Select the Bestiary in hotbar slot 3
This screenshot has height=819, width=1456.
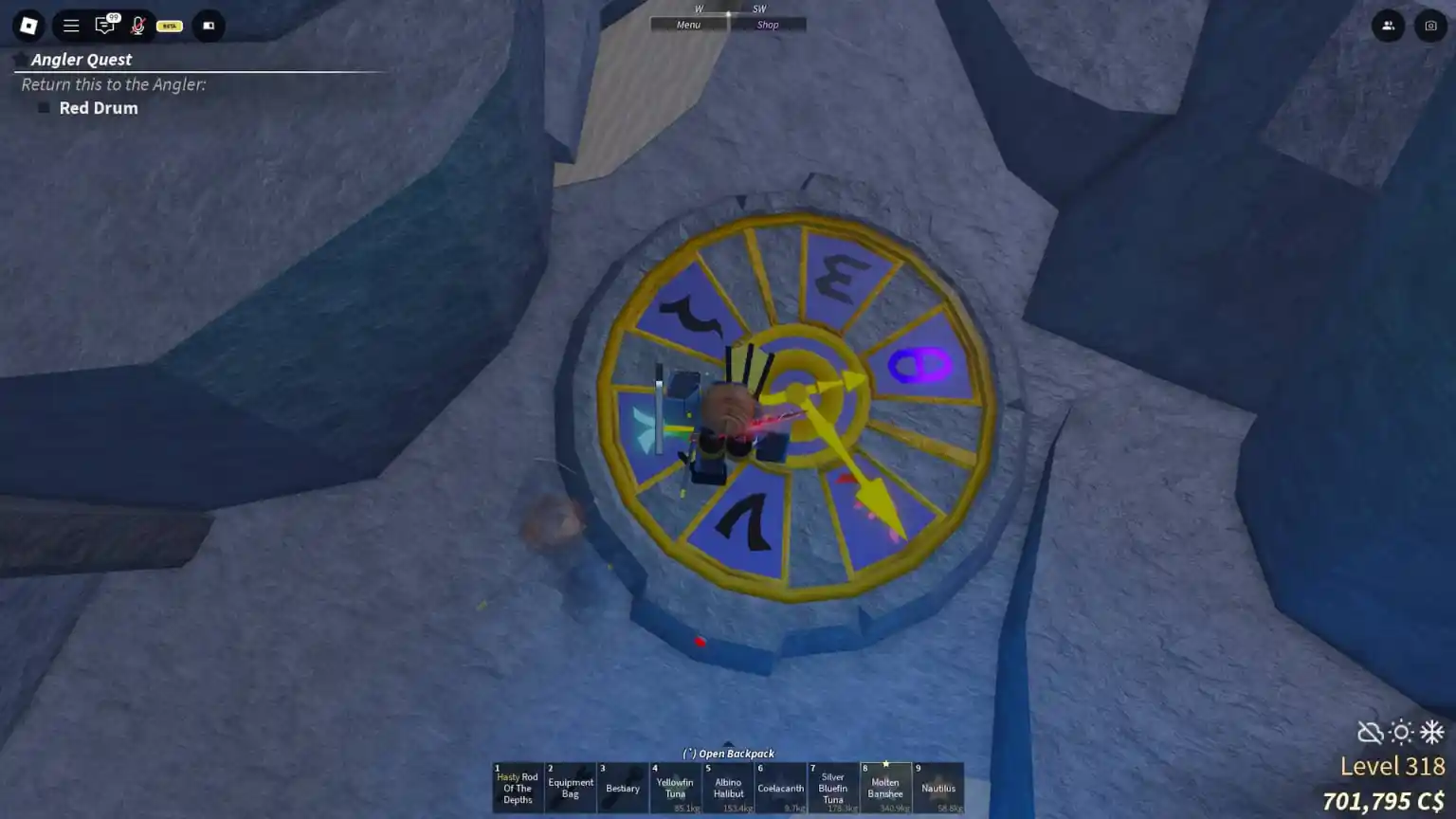pyautogui.click(x=623, y=787)
